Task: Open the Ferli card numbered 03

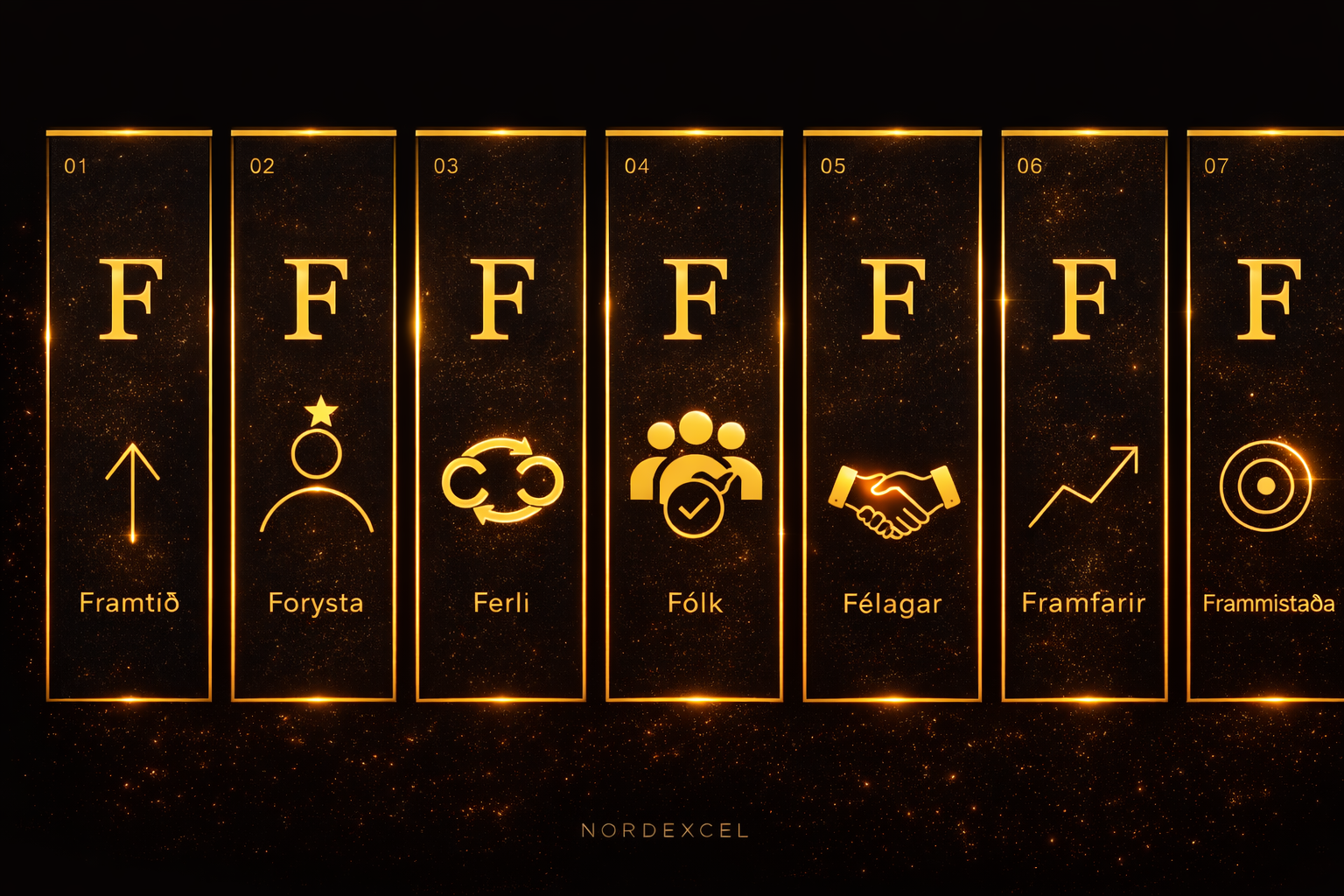Action: (x=500, y=416)
